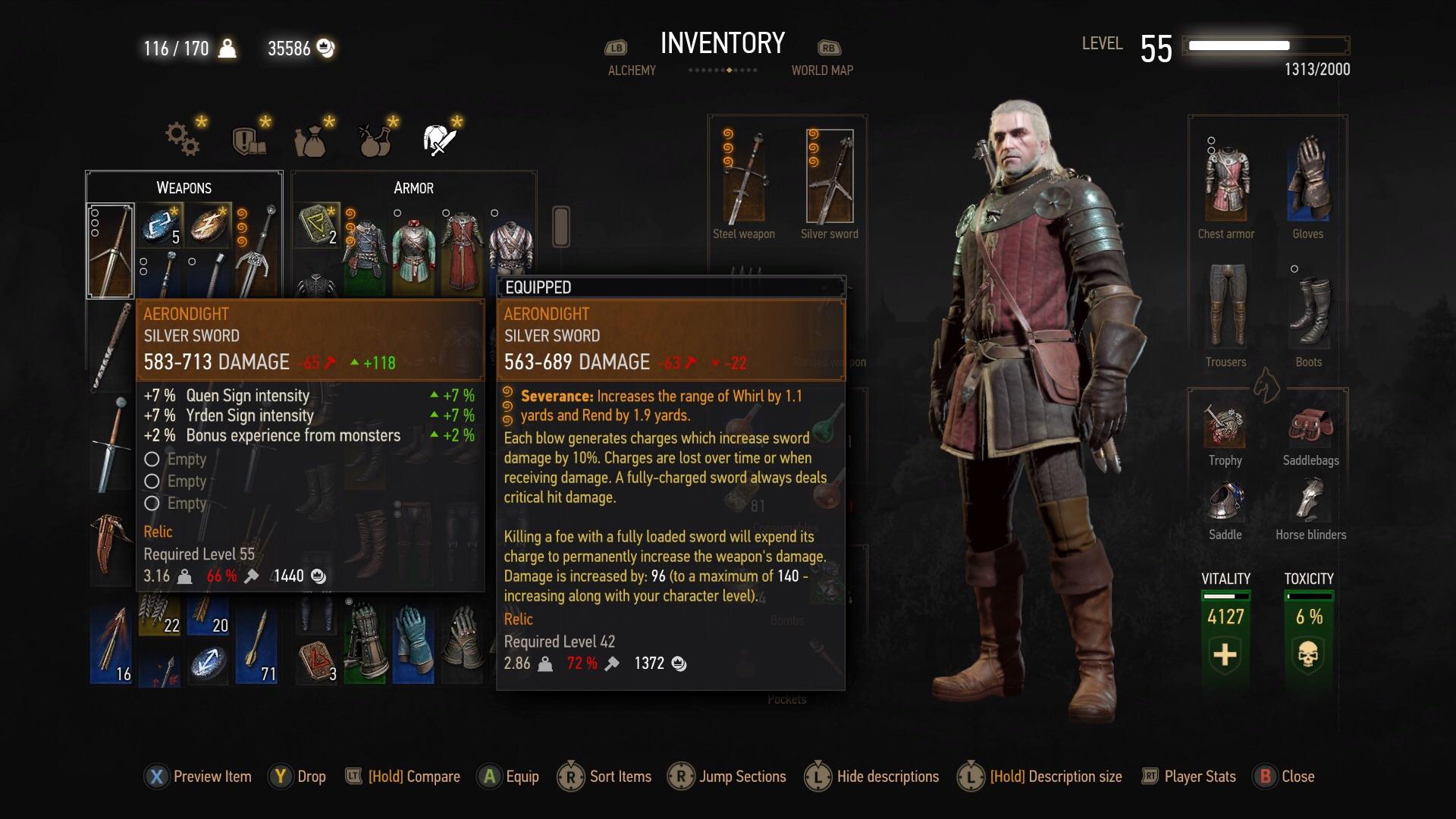Show the sack category tab
The width and height of the screenshot is (1456, 819).
pyautogui.click(x=311, y=139)
